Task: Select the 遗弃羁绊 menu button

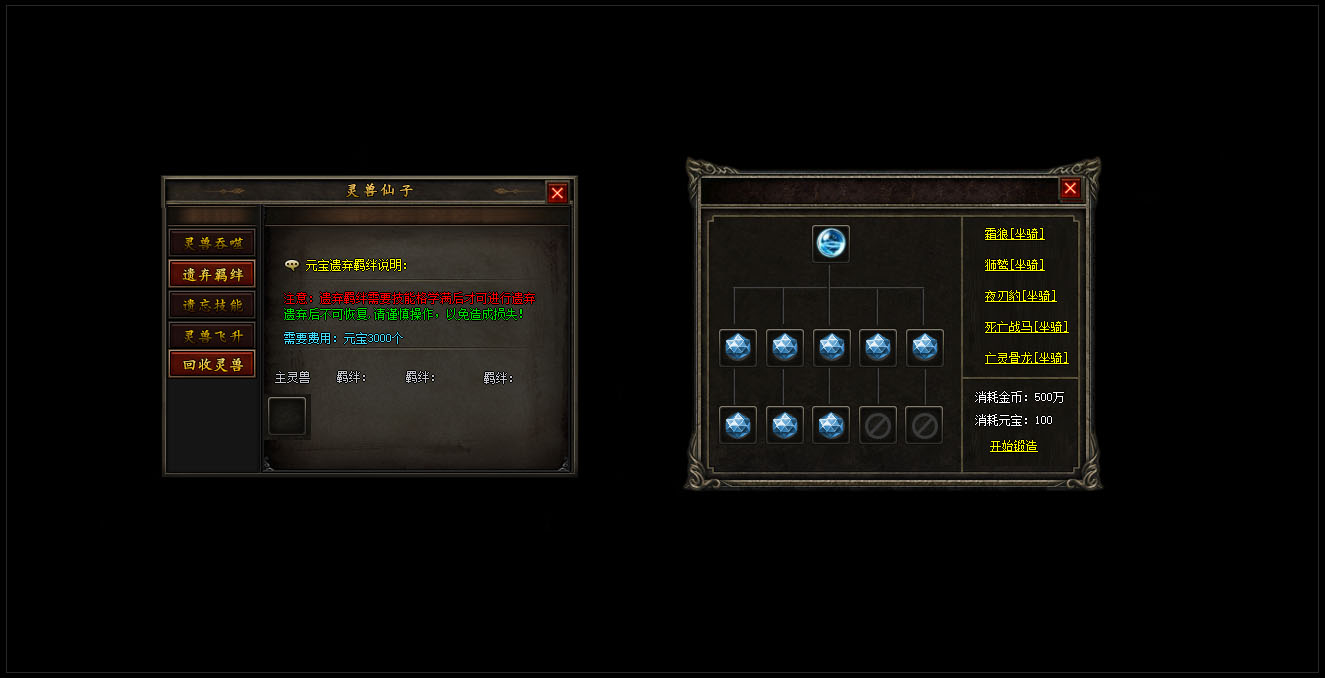Action: [x=212, y=274]
